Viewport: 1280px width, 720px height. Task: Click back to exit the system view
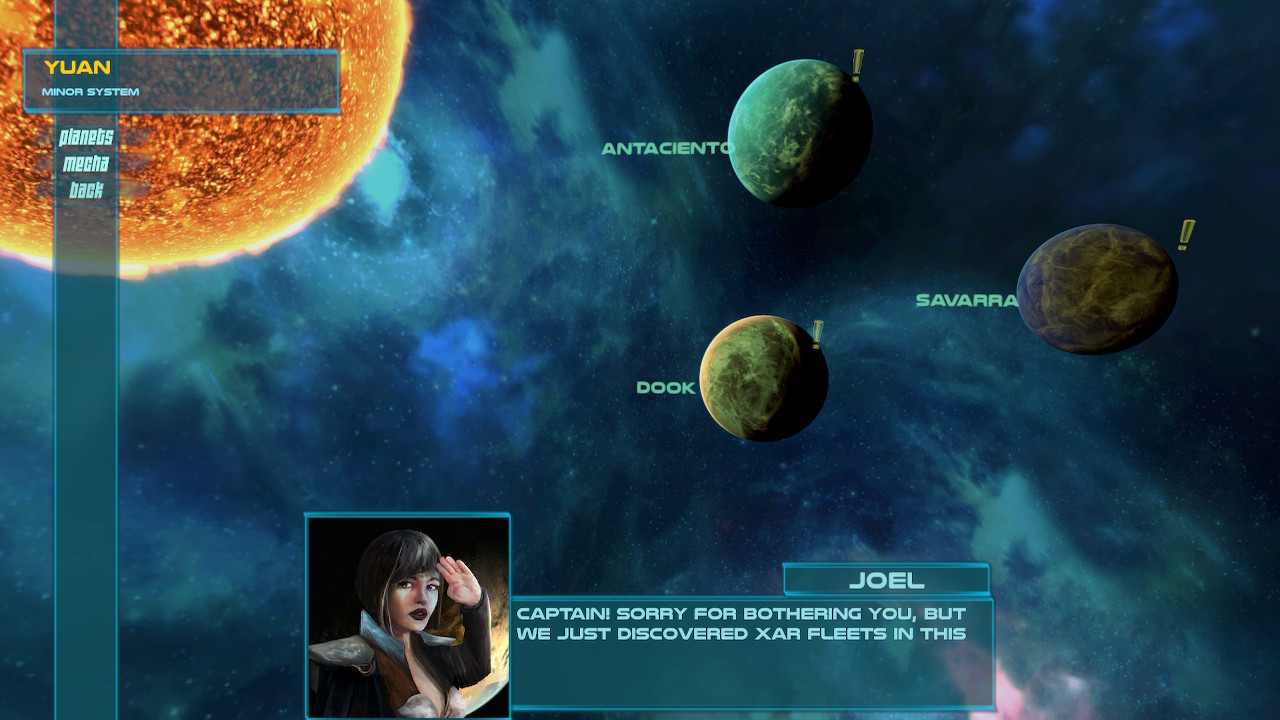coord(88,188)
